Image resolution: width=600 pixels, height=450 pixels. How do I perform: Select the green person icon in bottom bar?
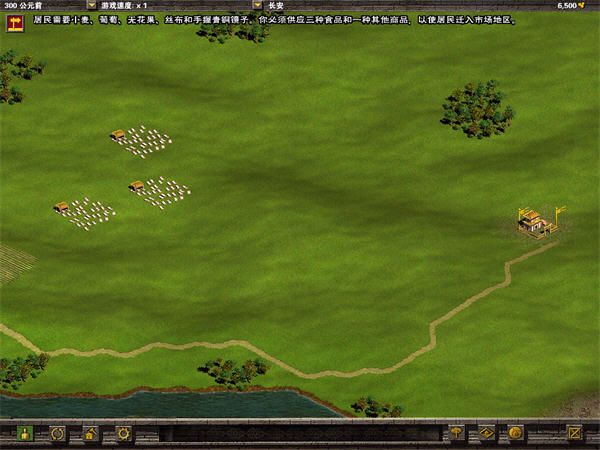(24, 434)
